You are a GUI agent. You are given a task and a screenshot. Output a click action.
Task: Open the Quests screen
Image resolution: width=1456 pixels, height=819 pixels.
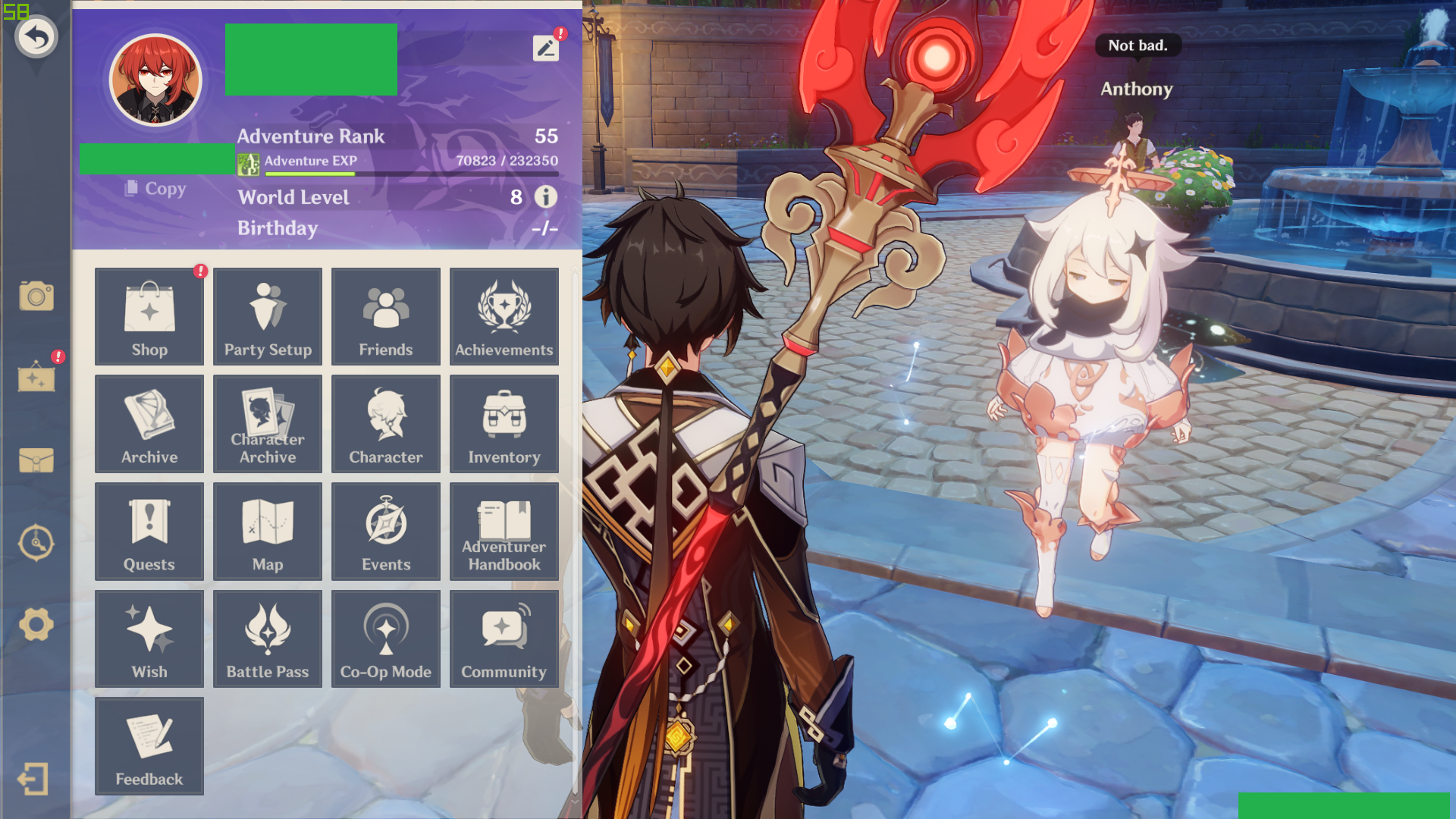[149, 531]
